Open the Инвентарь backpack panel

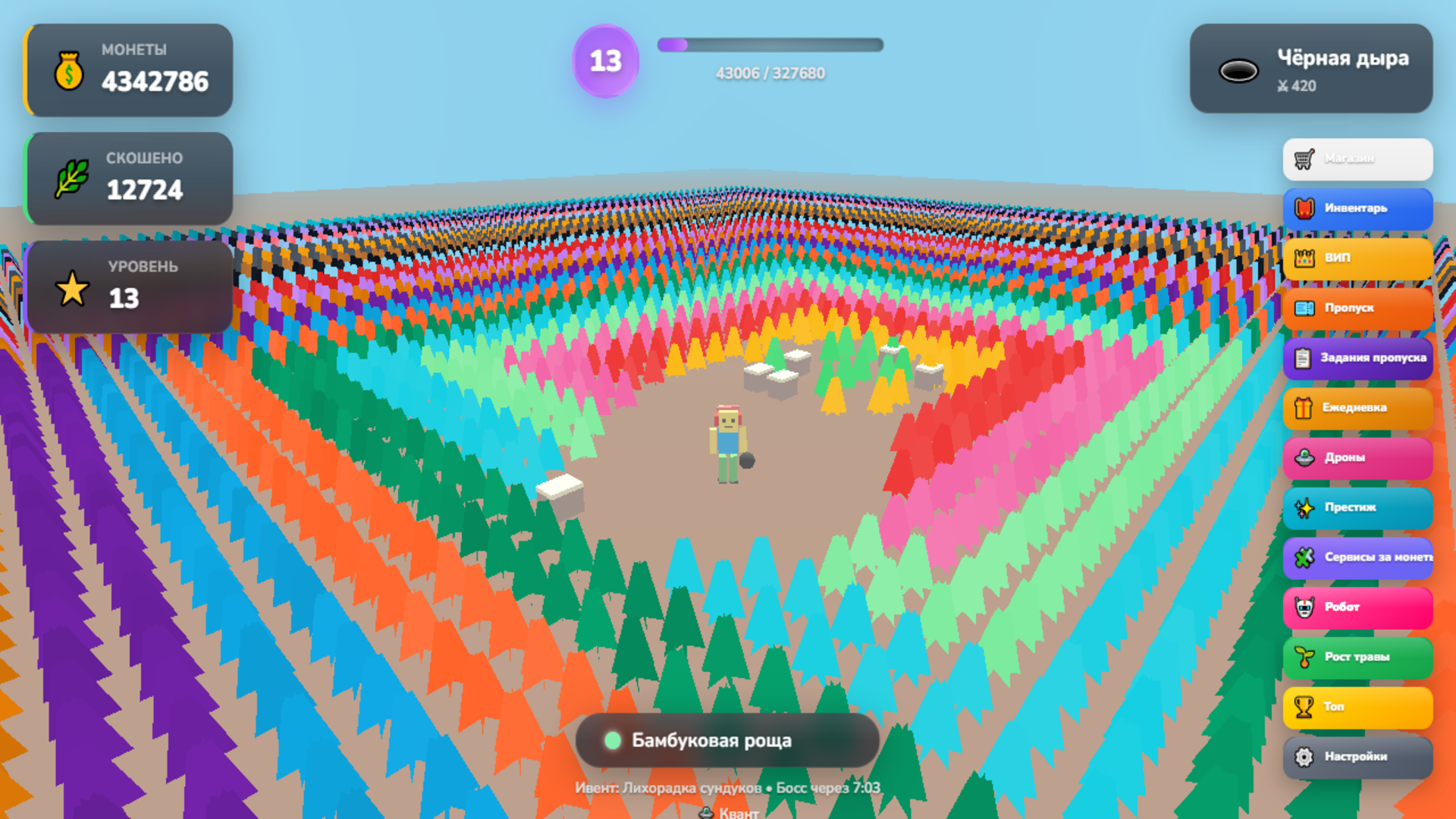[x=1357, y=209]
